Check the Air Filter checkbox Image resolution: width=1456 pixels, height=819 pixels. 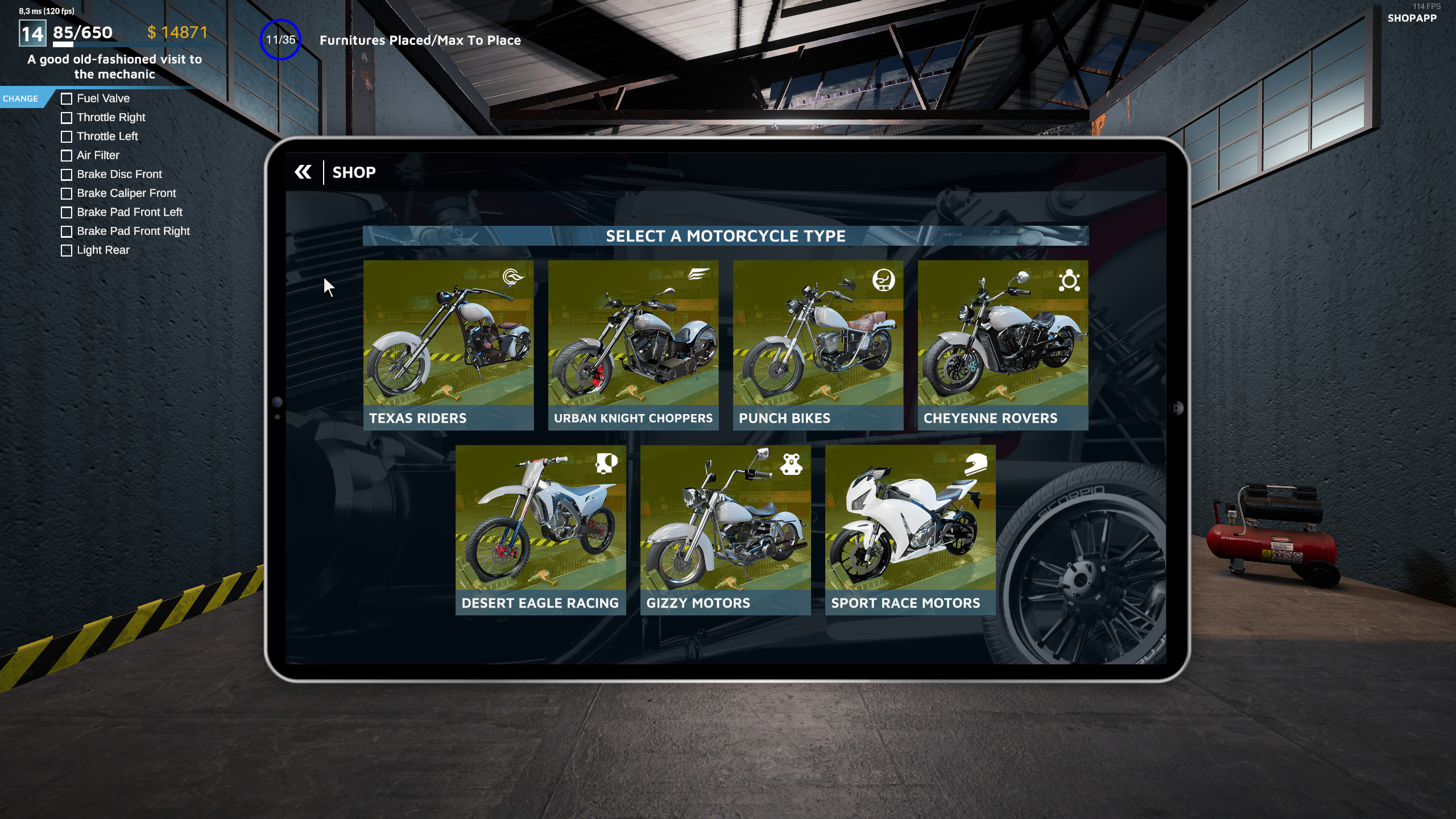(x=66, y=155)
